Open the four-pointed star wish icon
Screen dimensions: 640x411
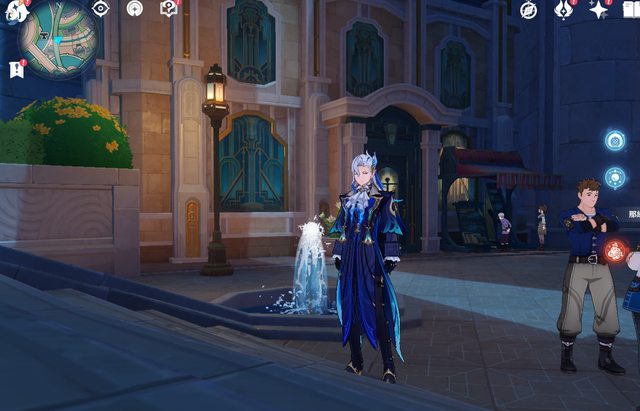pos(599,10)
